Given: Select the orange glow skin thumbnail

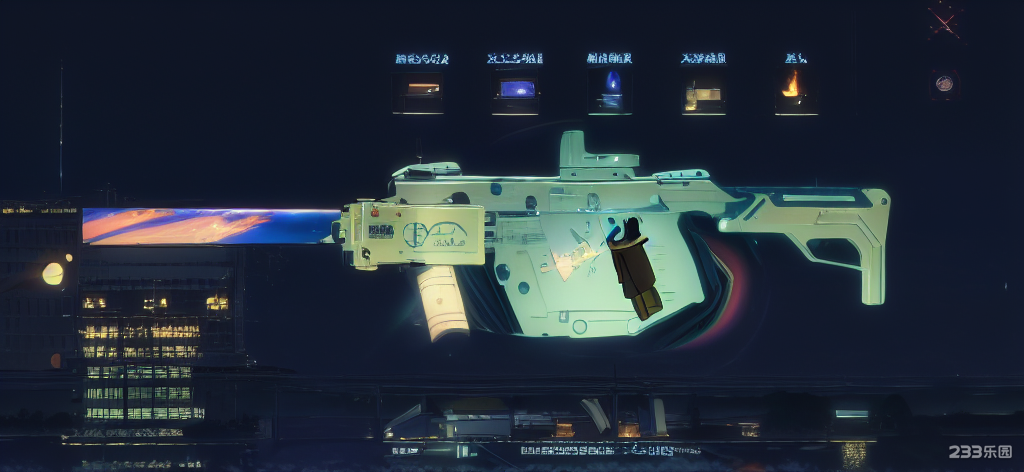Looking at the screenshot, I should tap(418, 91).
